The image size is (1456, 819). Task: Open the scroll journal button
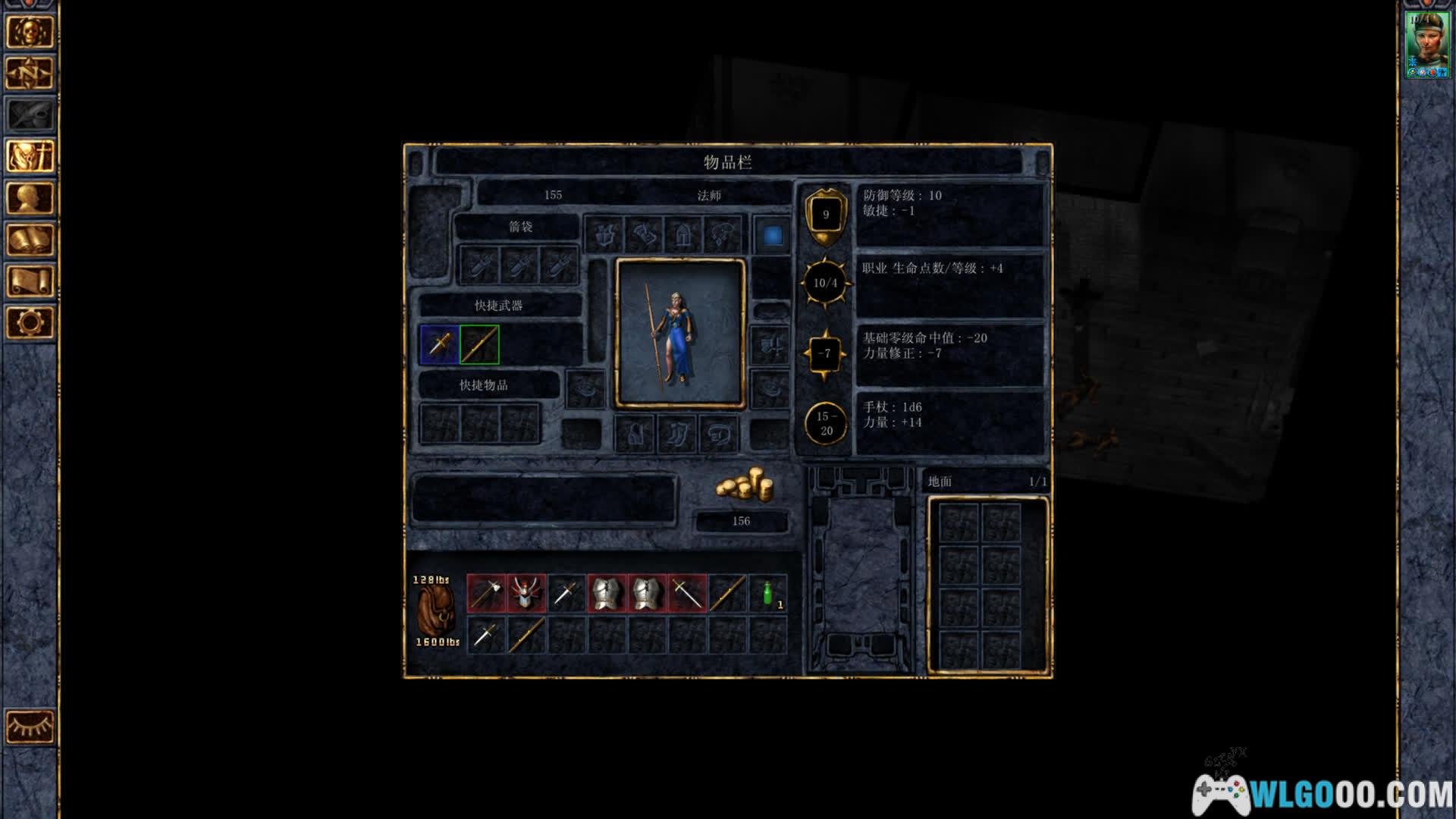click(30, 281)
